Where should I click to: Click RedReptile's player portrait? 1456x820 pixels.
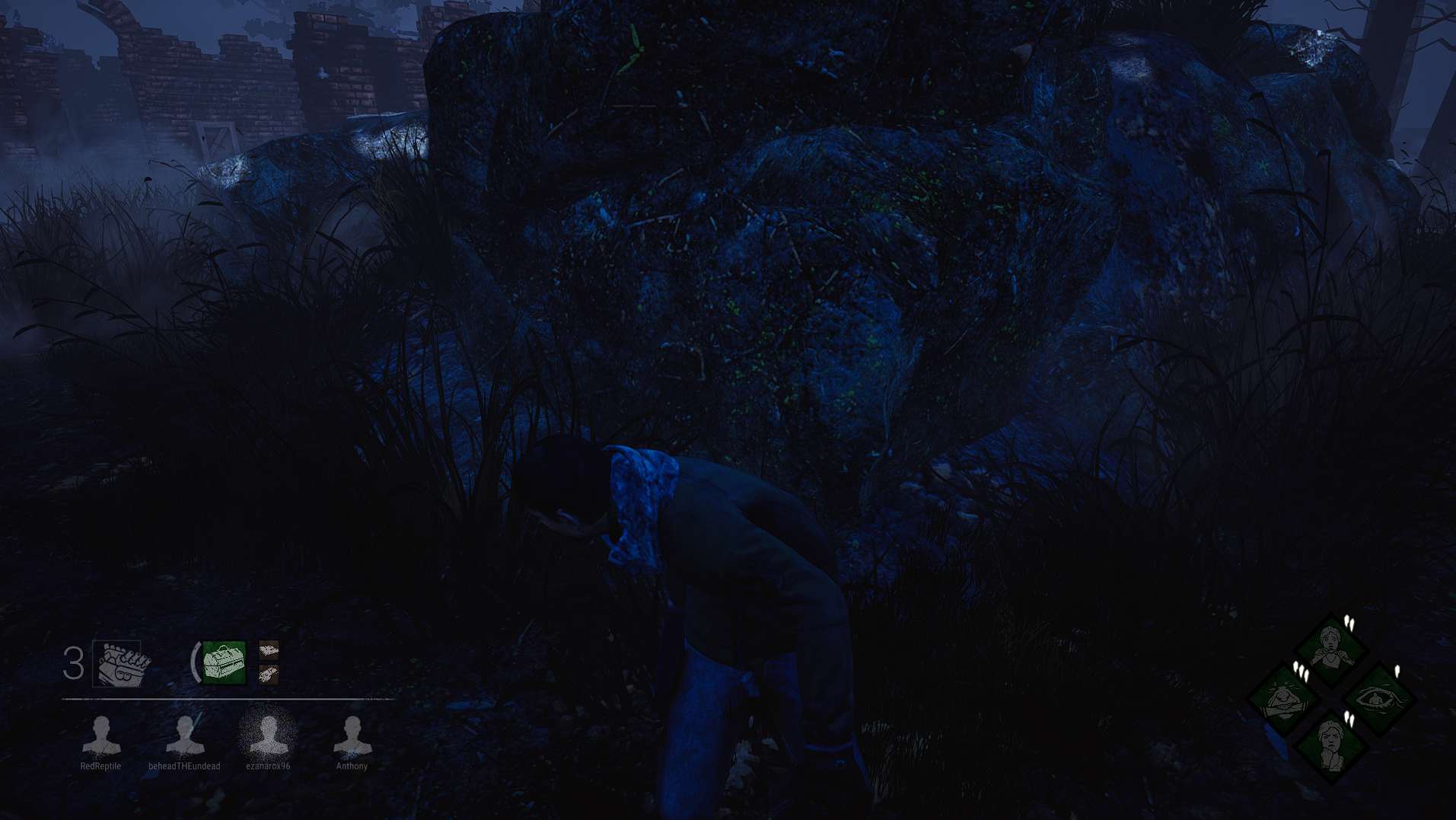[x=102, y=735]
